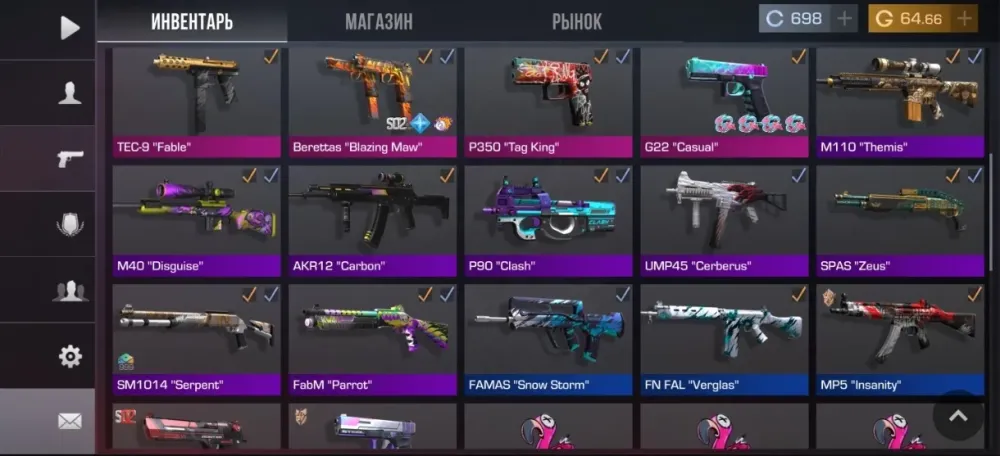Image resolution: width=1000 pixels, height=456 pixels.
Task: Choose the AKR12 "Carbon" skin
Action: [x=373, y=220]
